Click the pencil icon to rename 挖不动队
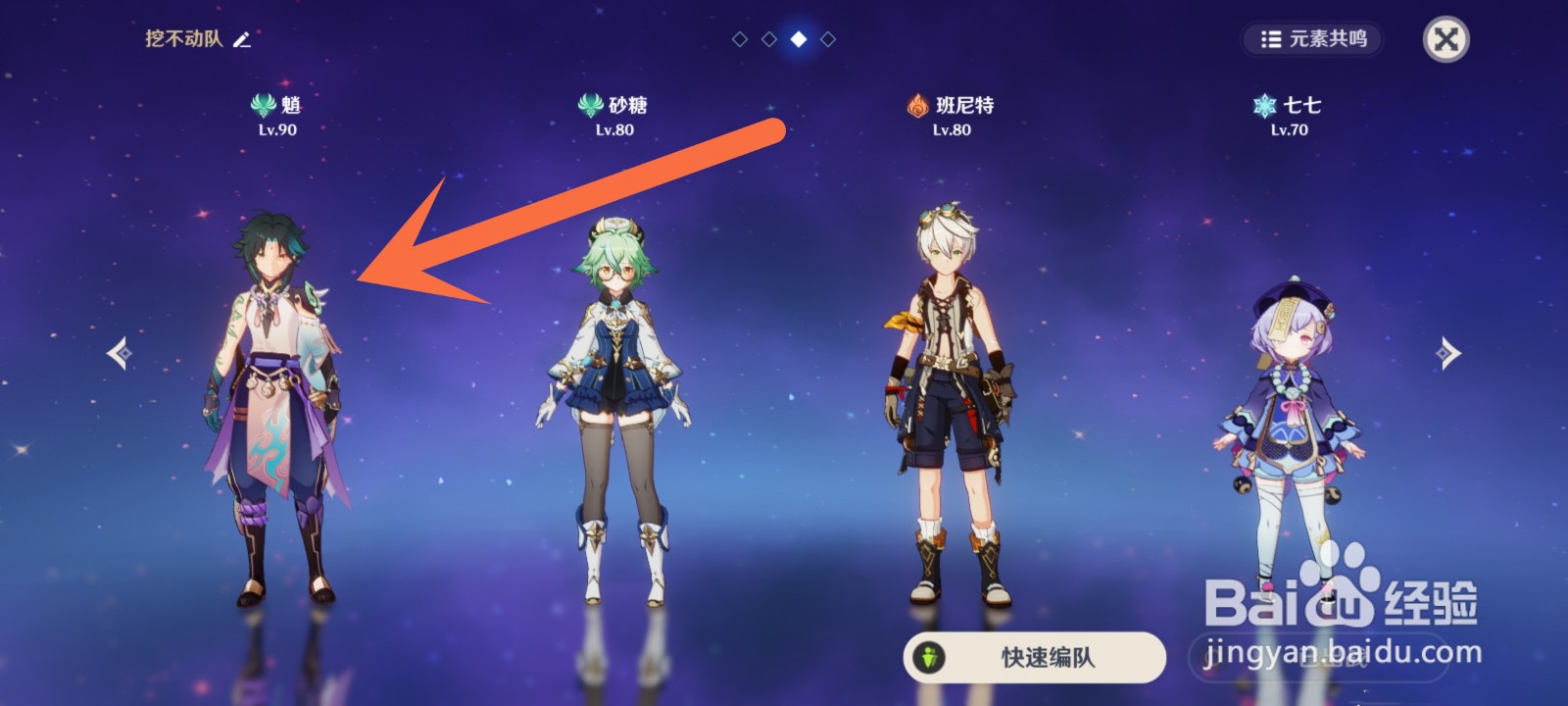 click(x=241, y=40)
